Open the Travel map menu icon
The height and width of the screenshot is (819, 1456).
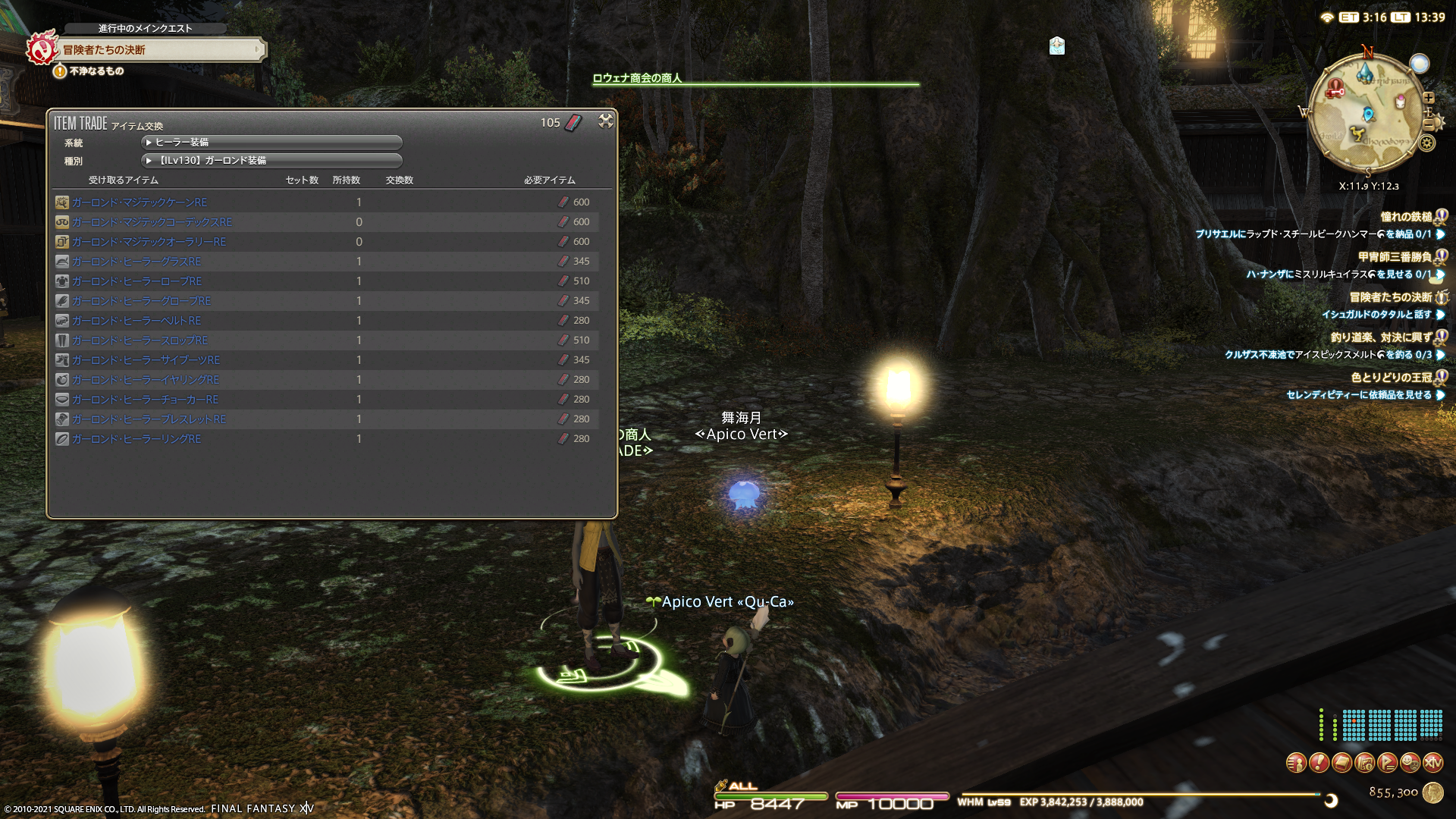point(1364,763)
